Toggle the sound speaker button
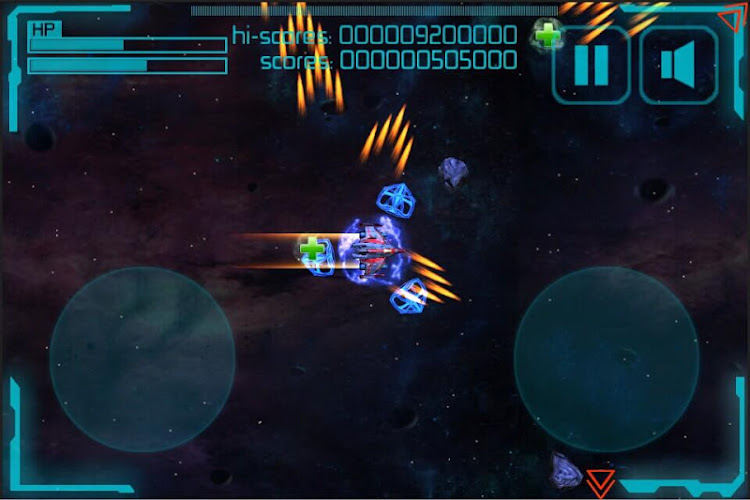This screenshot has width=750, height=500. click(678, 66)
